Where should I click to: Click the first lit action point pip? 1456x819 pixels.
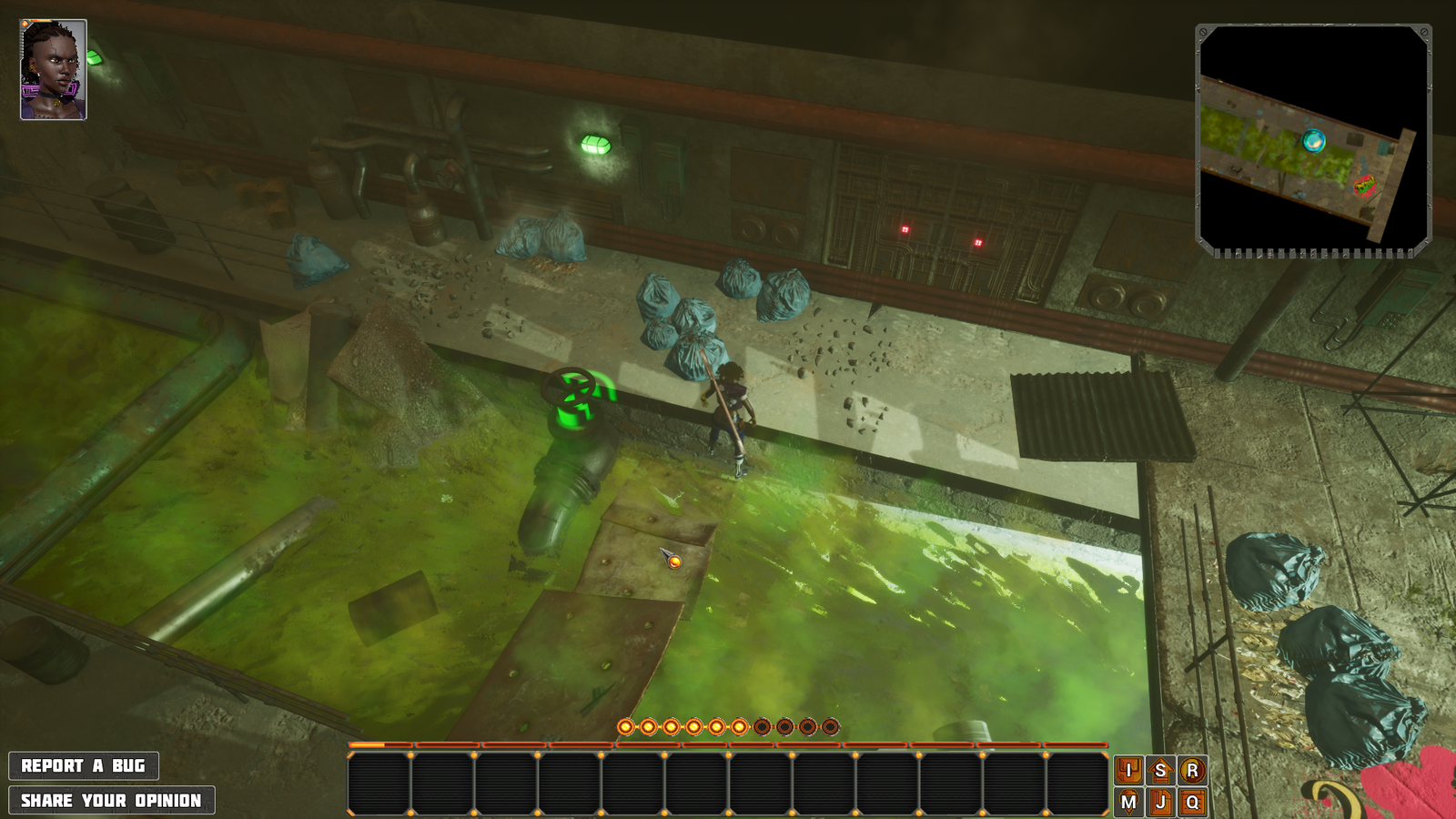pos(625,725)
